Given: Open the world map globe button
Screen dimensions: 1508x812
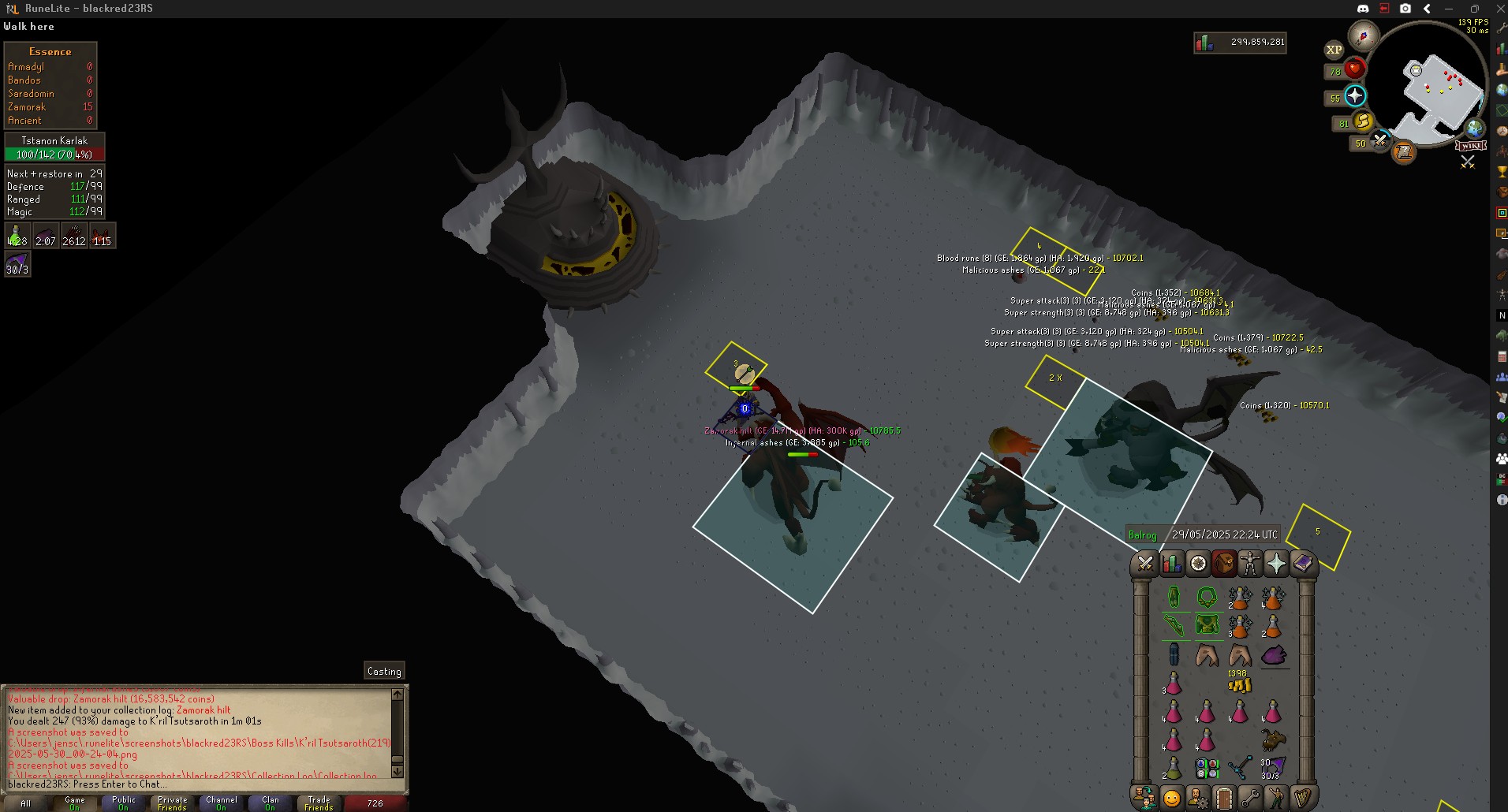Looking at the screenshot, I should click(x=1474, y=128).
